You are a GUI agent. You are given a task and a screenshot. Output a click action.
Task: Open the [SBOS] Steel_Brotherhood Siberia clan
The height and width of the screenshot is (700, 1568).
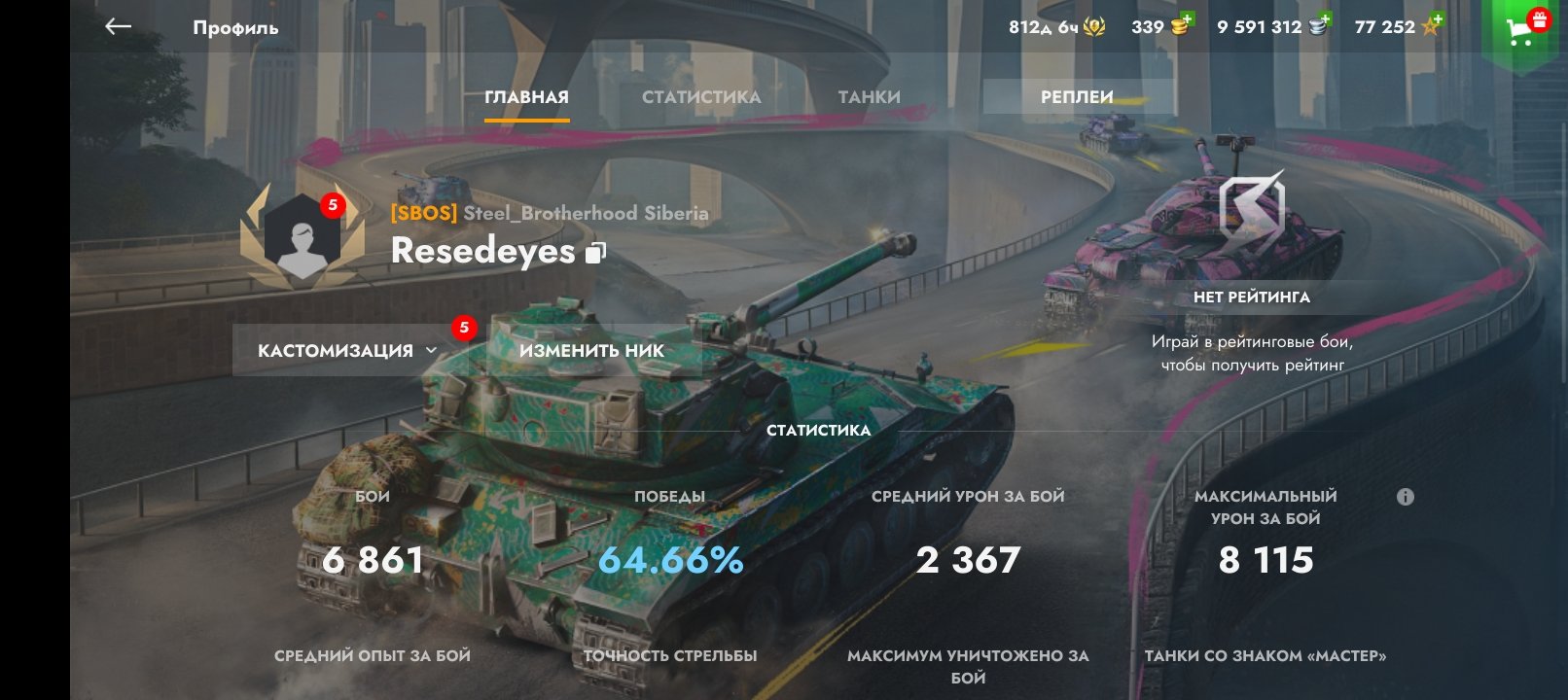tap(550, 213)
